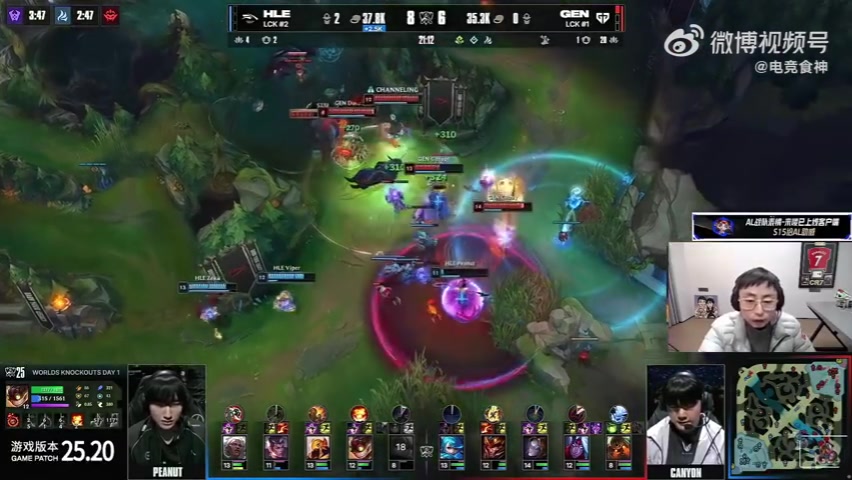Select the first HLE champion portrait, white-haired
Image resolution: width=852 pixels, height=480 pixels.
point(234,446)
